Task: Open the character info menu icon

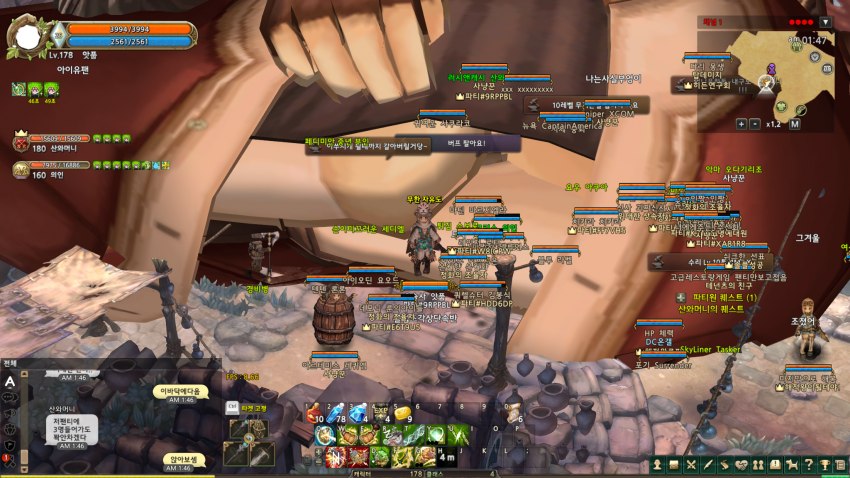Action: 659,464
